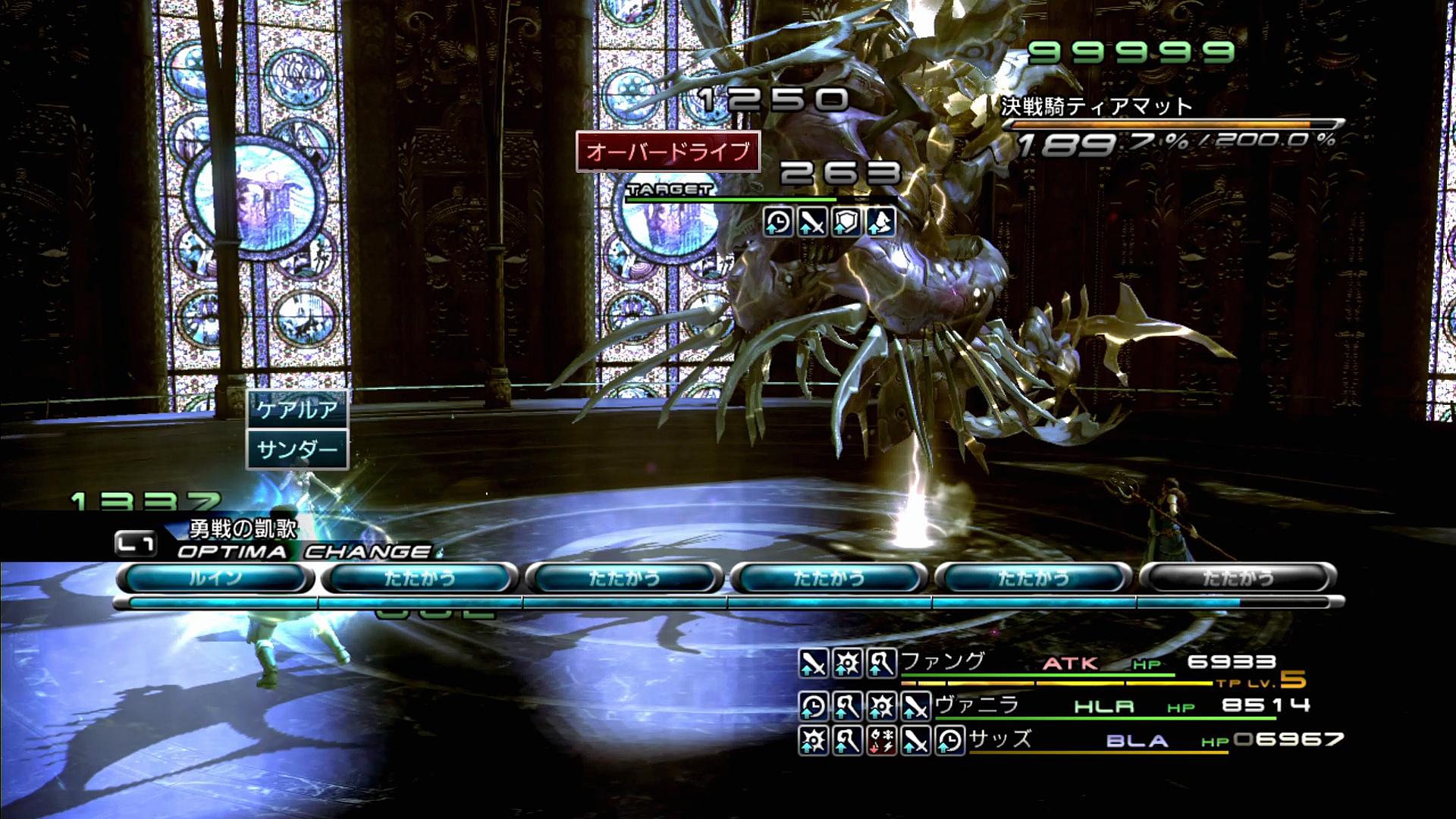
Task: Inspect ファング's sword buff icon
Action: 813,664
